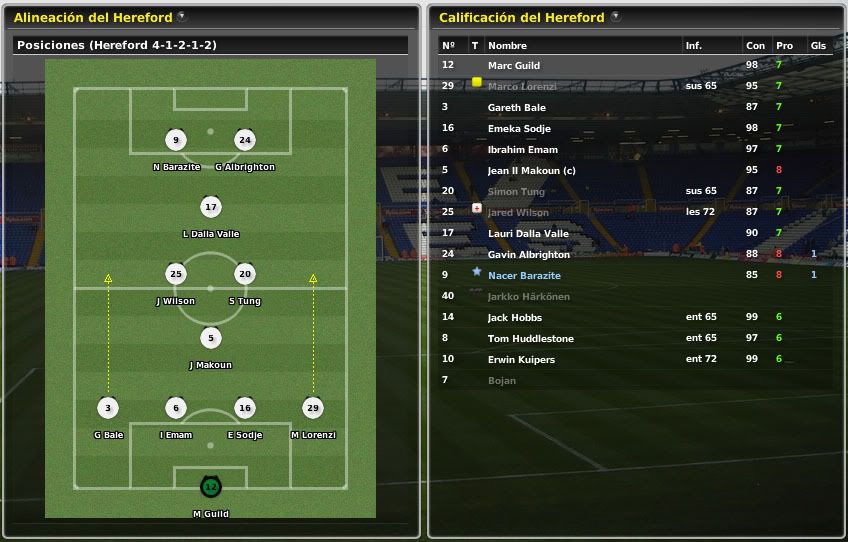
Task: Click Jean II Makoun's captain row
Action: click(531, 170)
